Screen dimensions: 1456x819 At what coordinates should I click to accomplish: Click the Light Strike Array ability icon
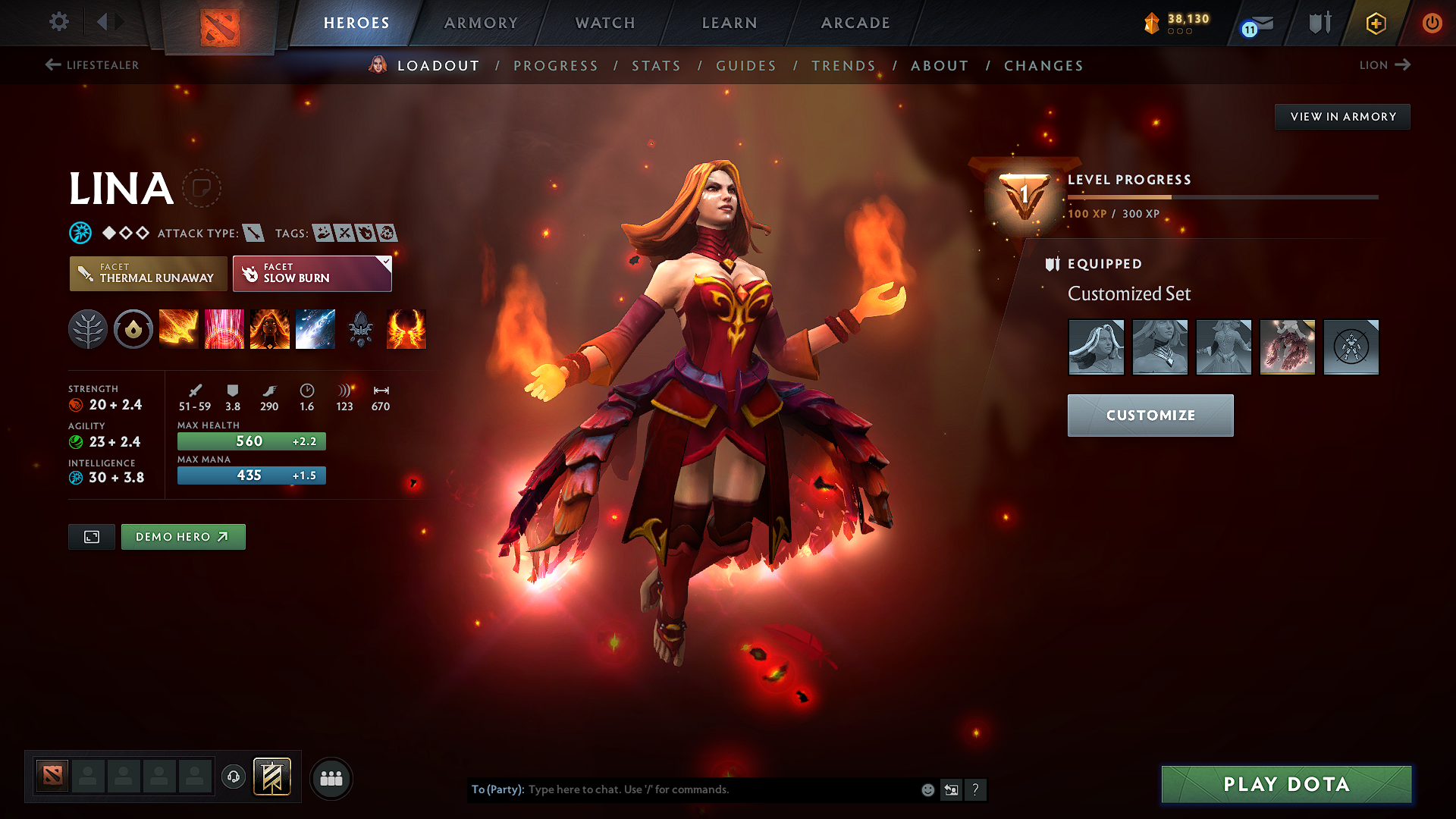pos(224,329)
